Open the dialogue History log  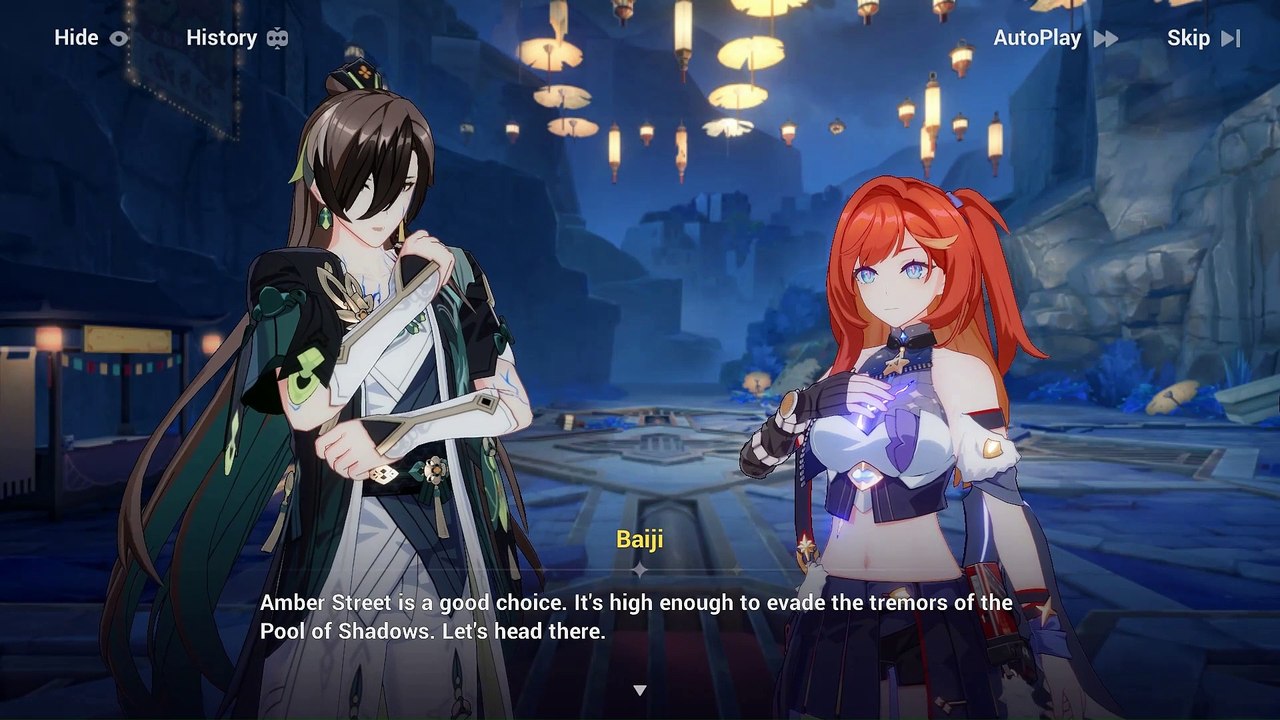(237, 38)
